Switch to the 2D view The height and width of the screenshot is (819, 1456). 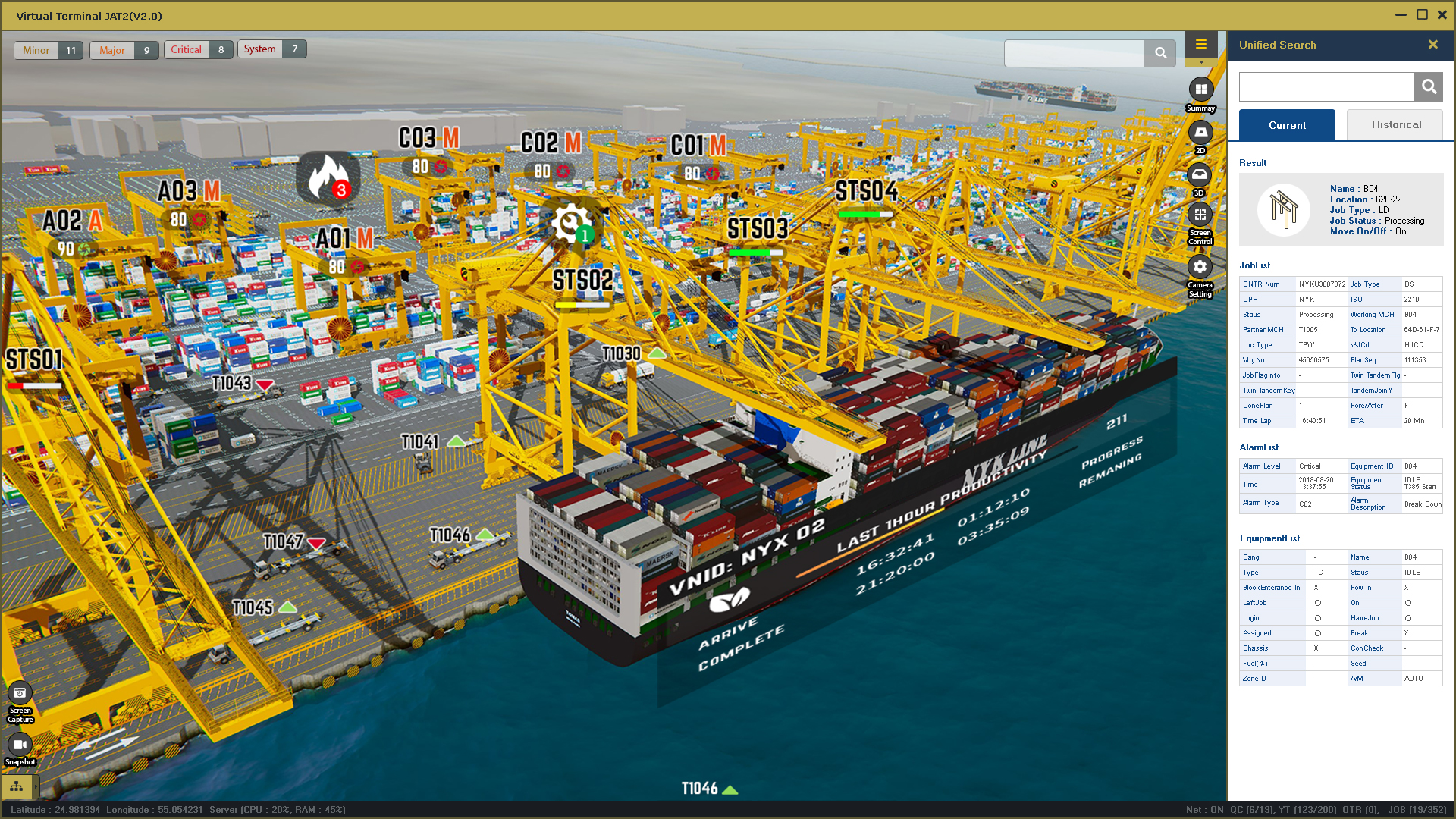1200,133
